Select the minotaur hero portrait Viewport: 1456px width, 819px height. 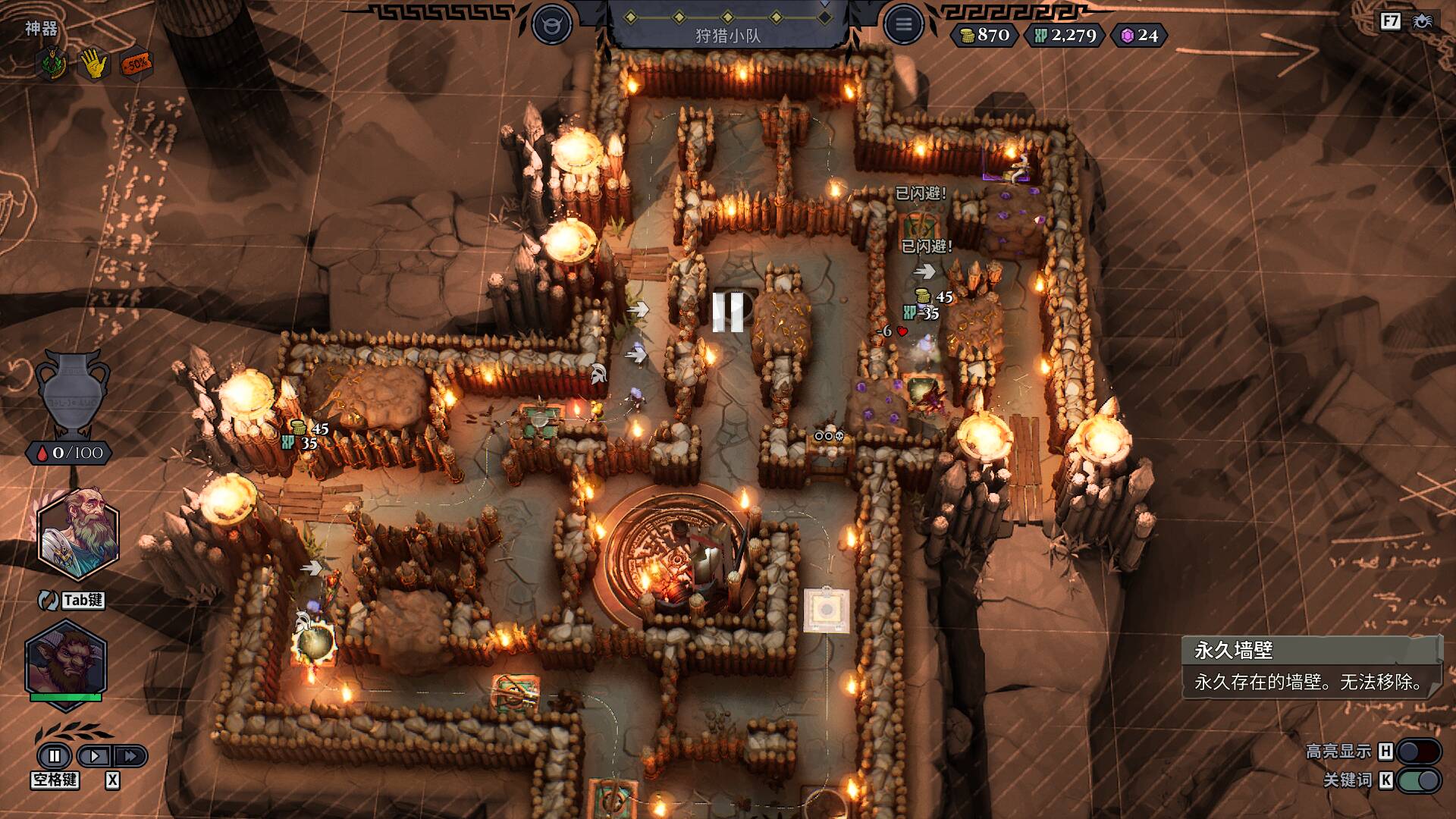[66, 661]
